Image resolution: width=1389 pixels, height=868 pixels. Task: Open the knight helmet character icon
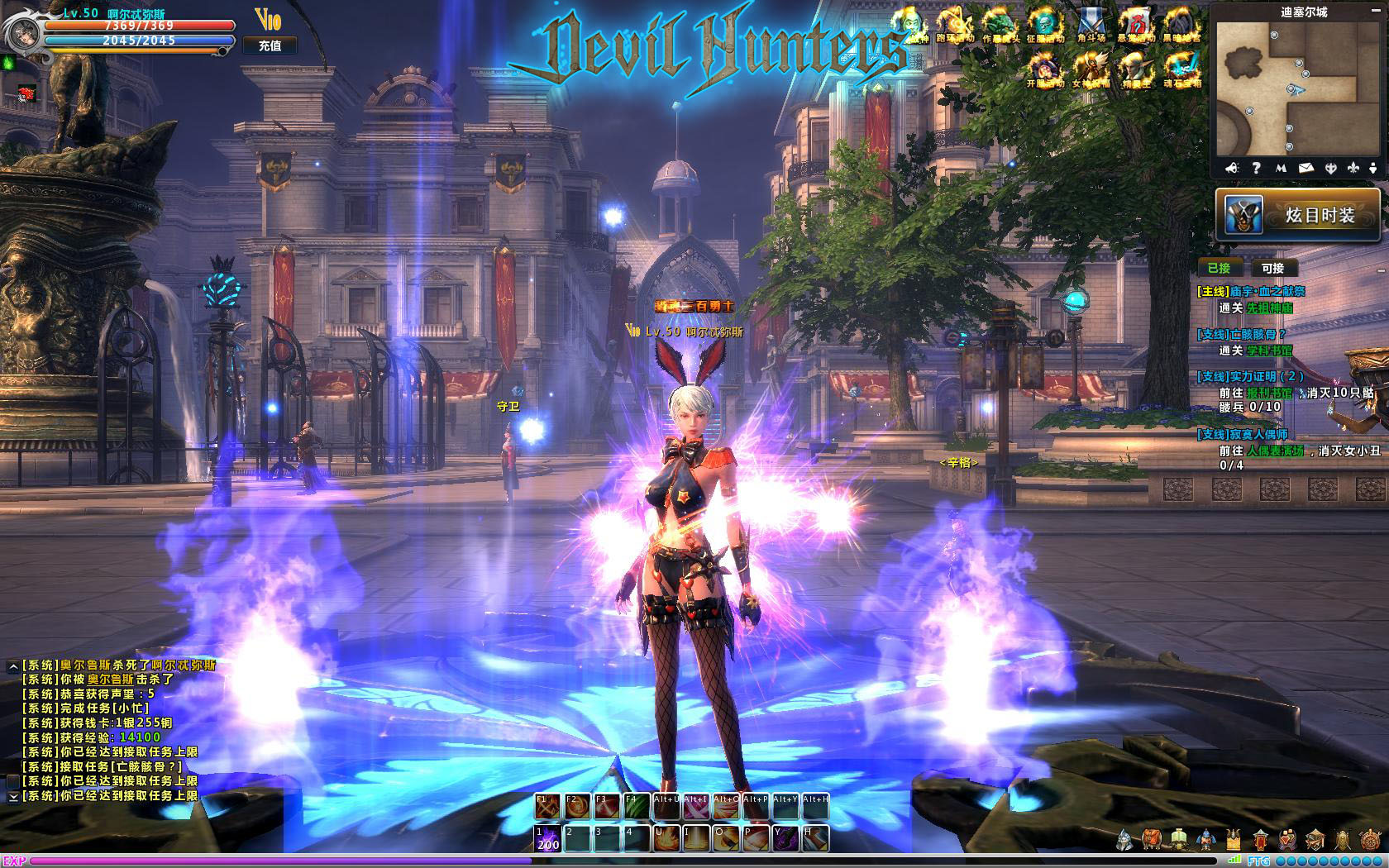pyautogui.click(x=1125, y=841)
